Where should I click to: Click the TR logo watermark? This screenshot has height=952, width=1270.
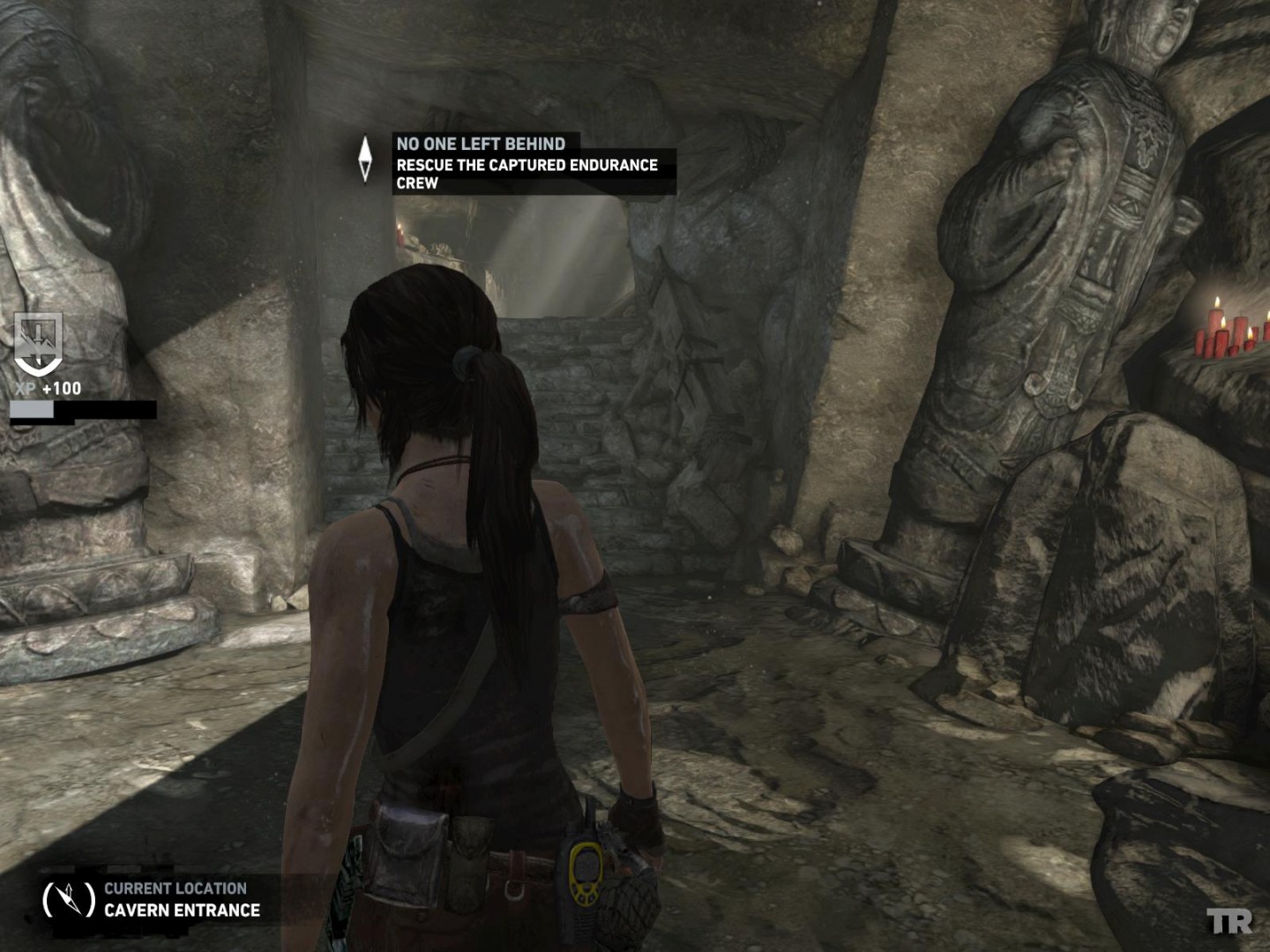(x=1229, y=923)
